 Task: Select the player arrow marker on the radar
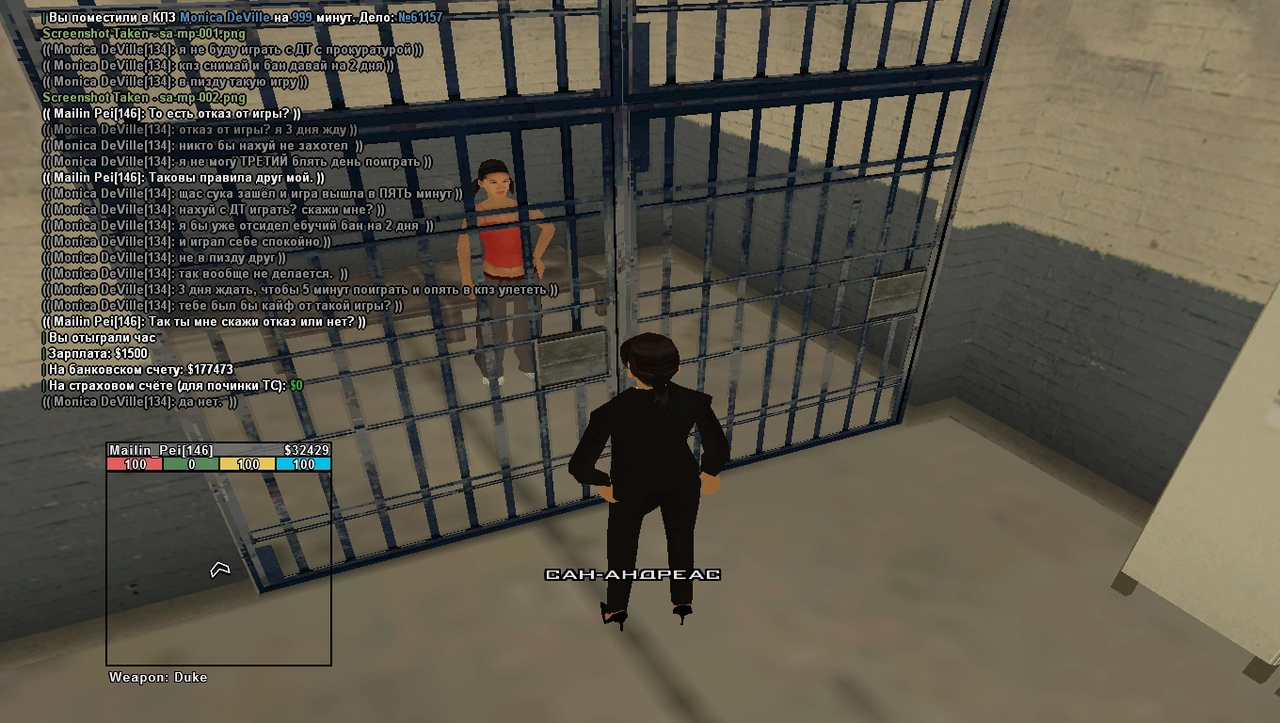[220, 569]
